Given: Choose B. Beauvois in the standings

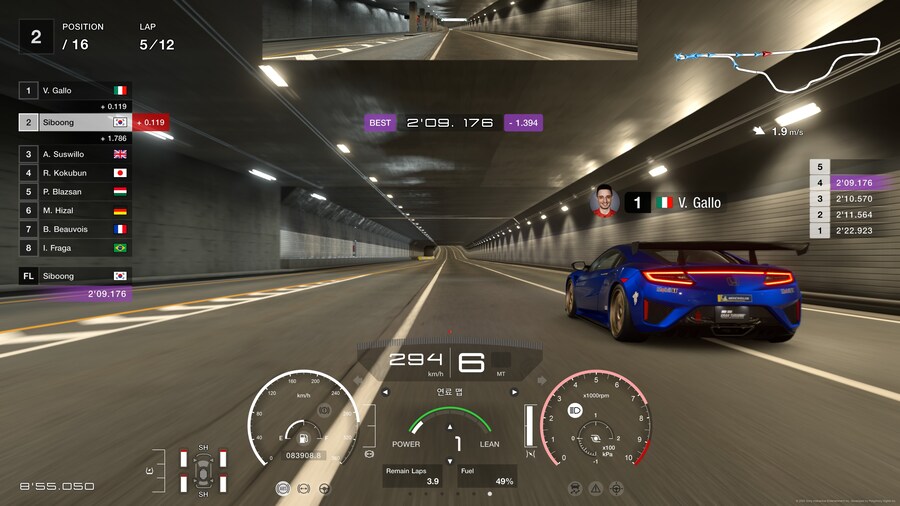Looking at the screenshot, I should click(x=74, y=229).
